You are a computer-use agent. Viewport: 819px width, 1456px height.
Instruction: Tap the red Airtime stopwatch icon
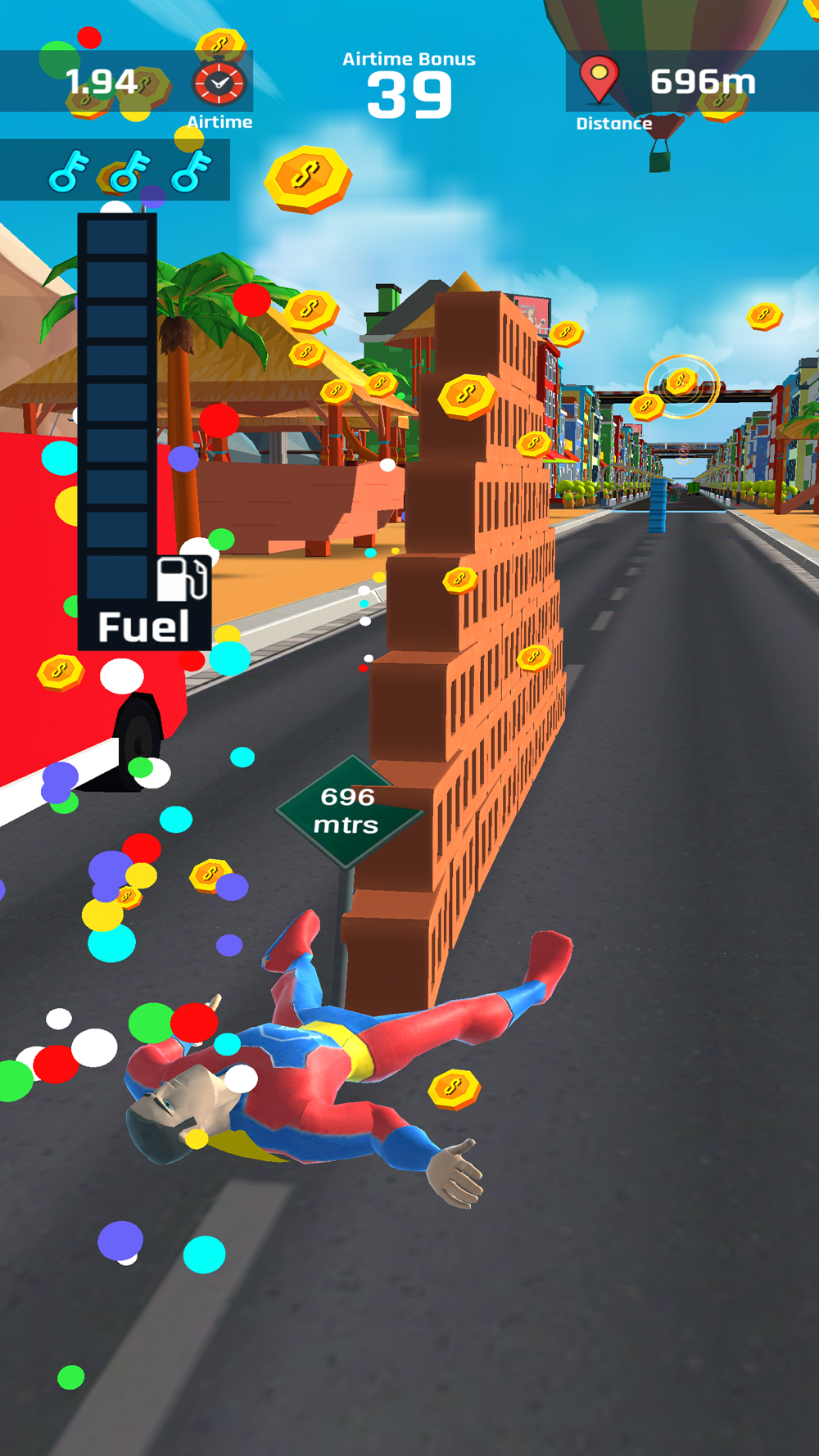219,83
